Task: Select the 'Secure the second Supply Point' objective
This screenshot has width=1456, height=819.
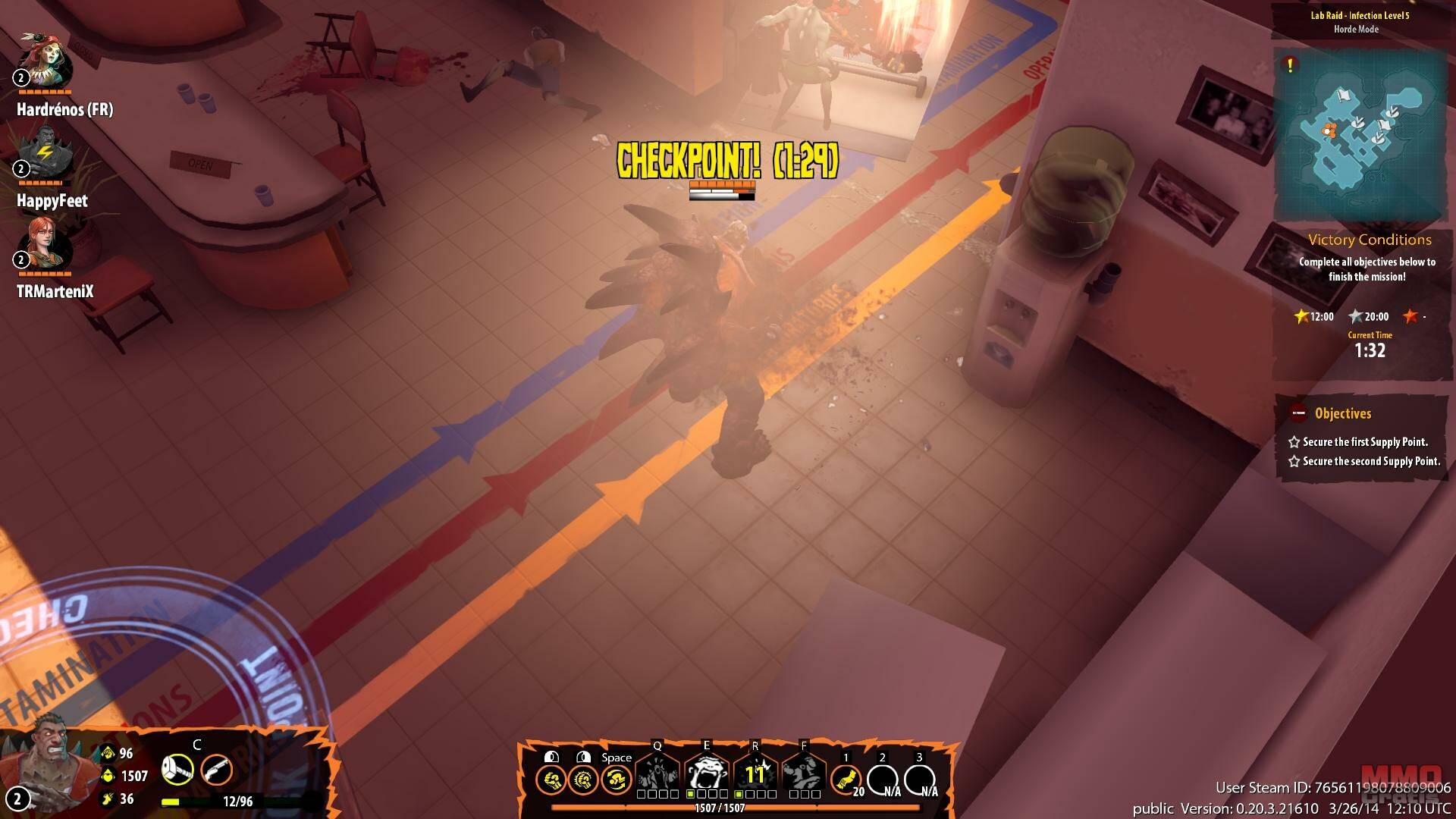Action: (1370, 461)
